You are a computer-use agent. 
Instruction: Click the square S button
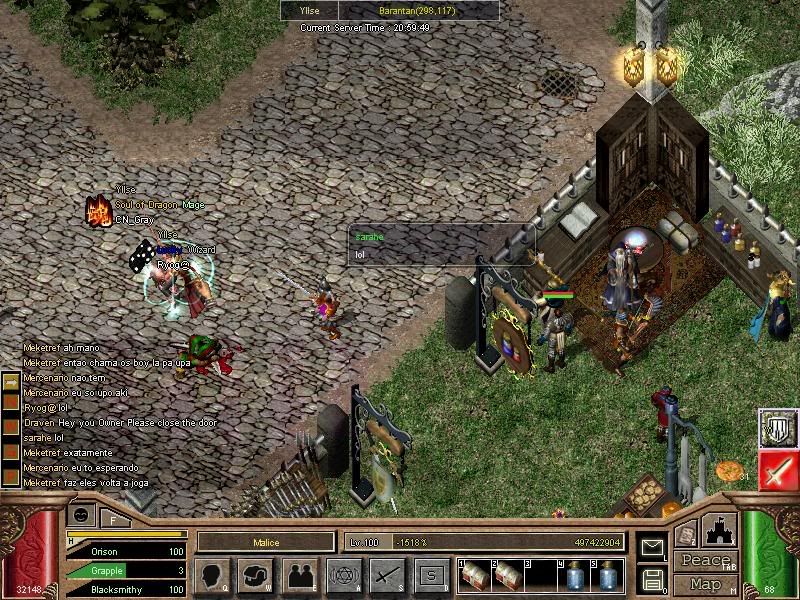431,576
